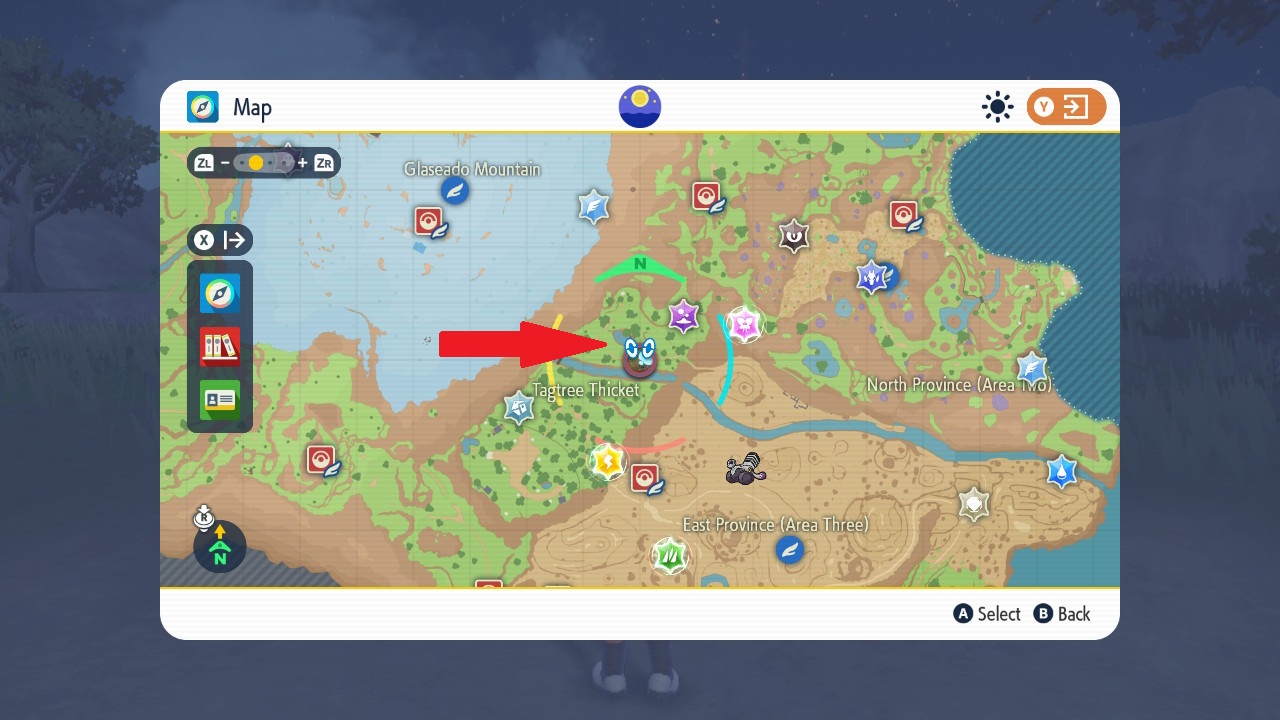
Task: Click the sun weather icon near top right
Action: tap(997, 107)
